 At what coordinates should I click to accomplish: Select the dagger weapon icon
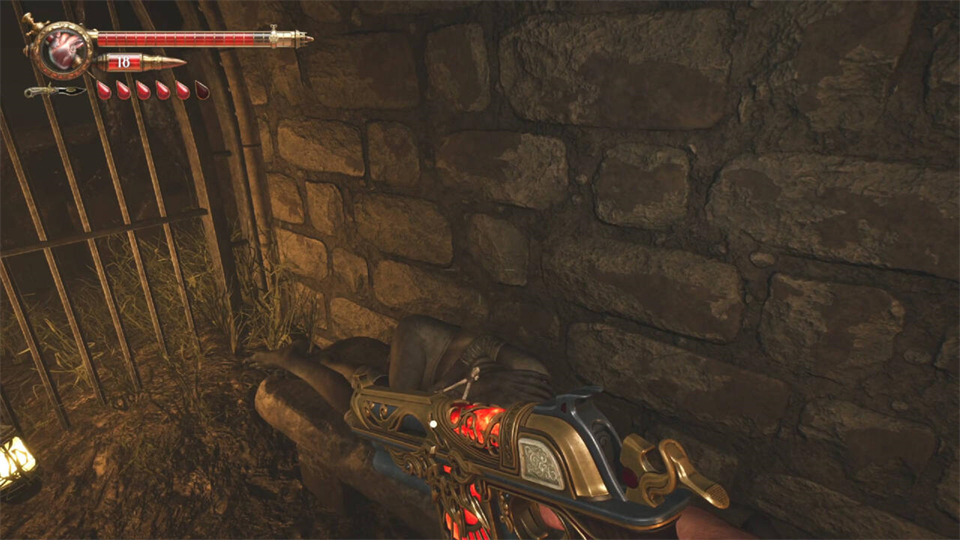(x=56, y=91)
